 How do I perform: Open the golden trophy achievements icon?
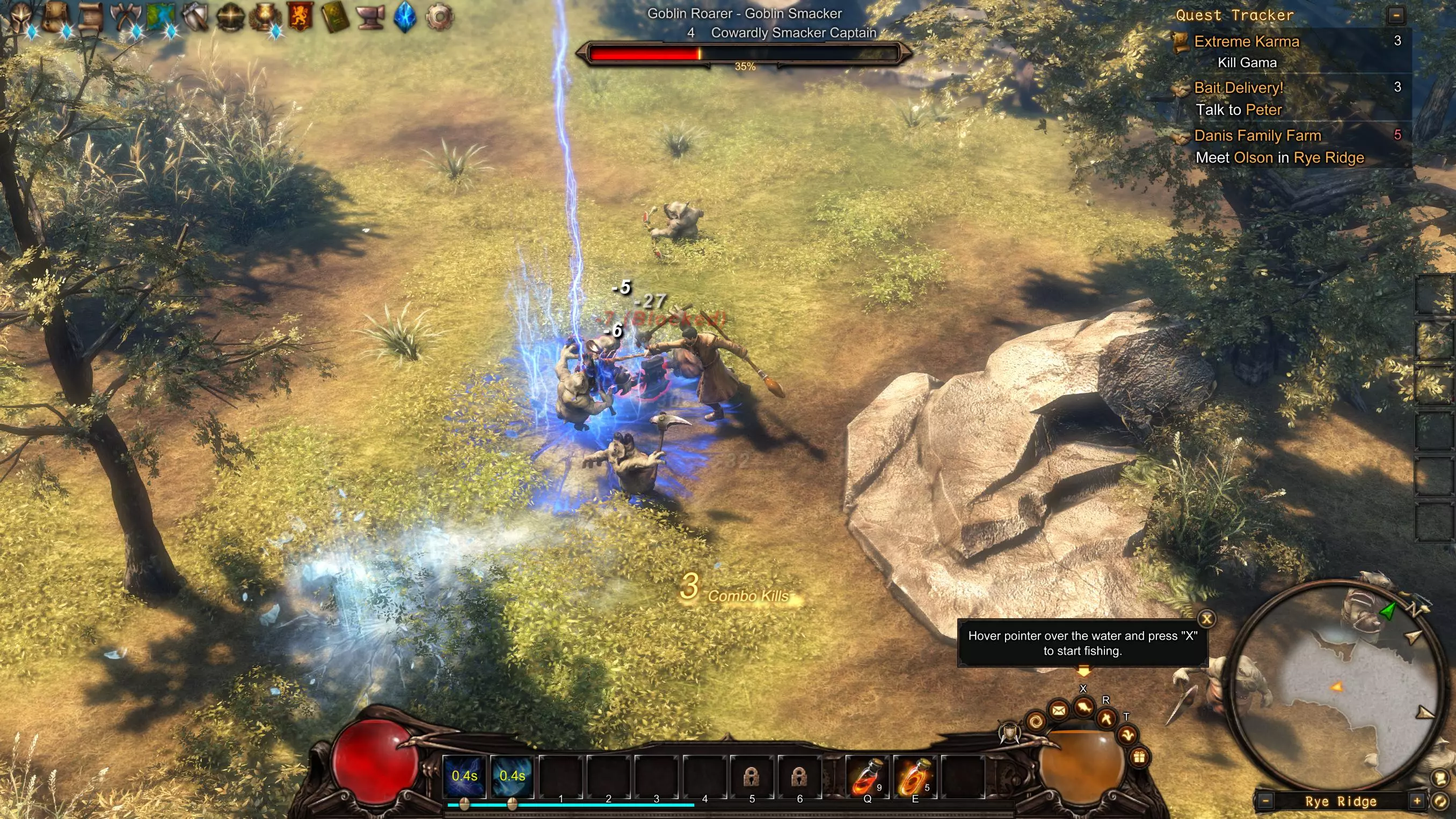[x=265, y=17]
